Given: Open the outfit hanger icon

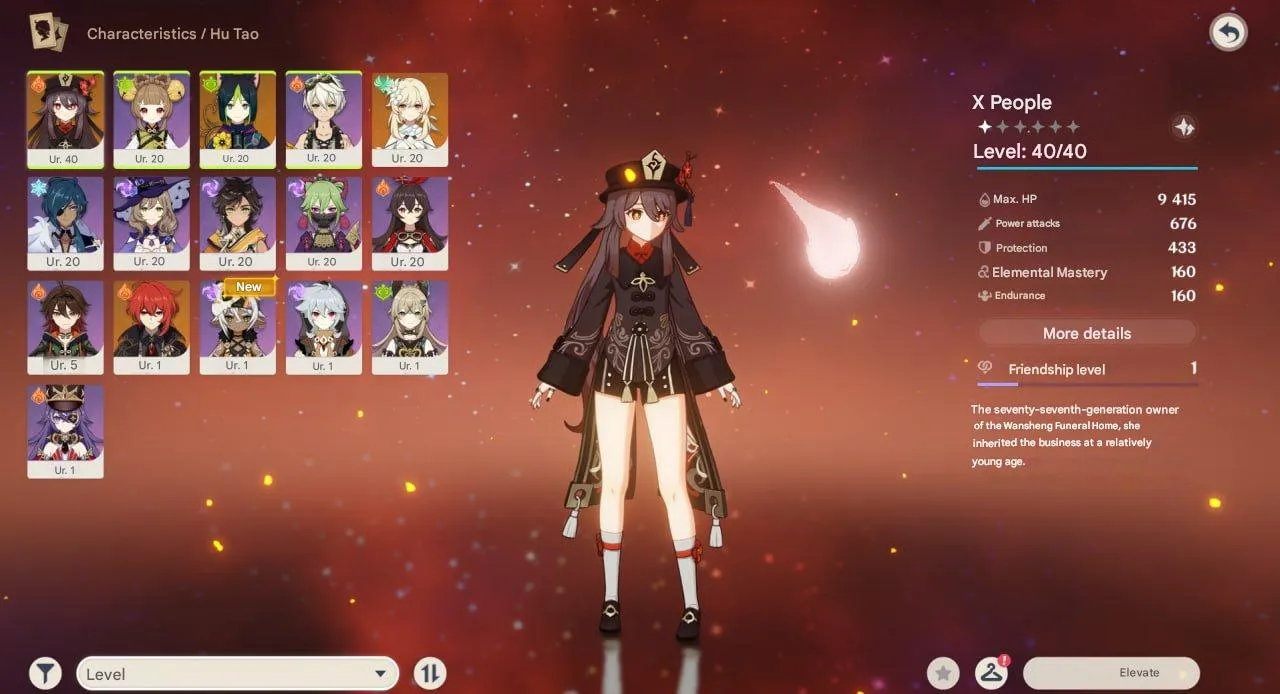Looking at the screenshot, I should pyautogui.click(x=991, y=673).
